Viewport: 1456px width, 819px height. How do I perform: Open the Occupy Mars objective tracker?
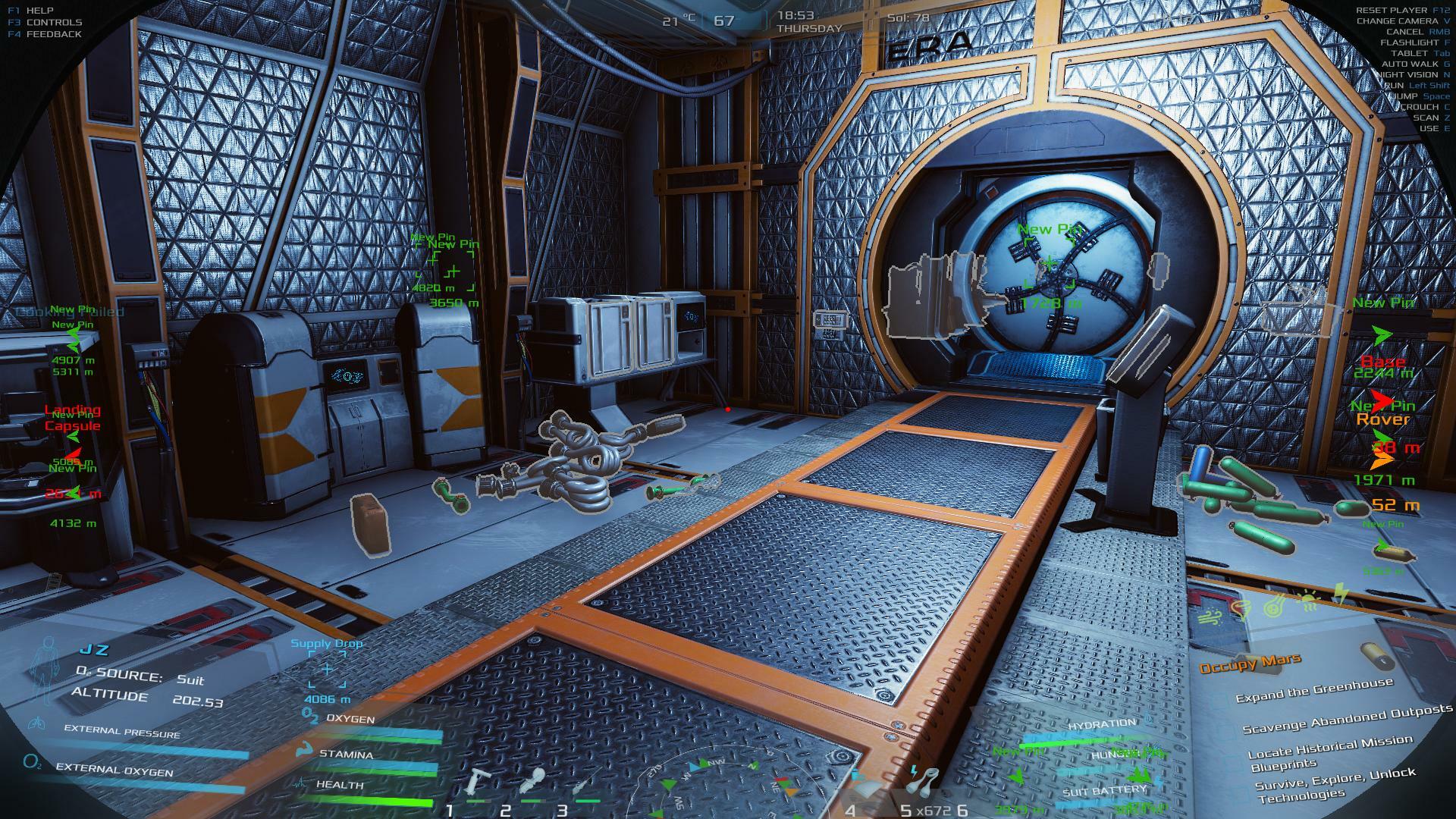coord(1250,664)
